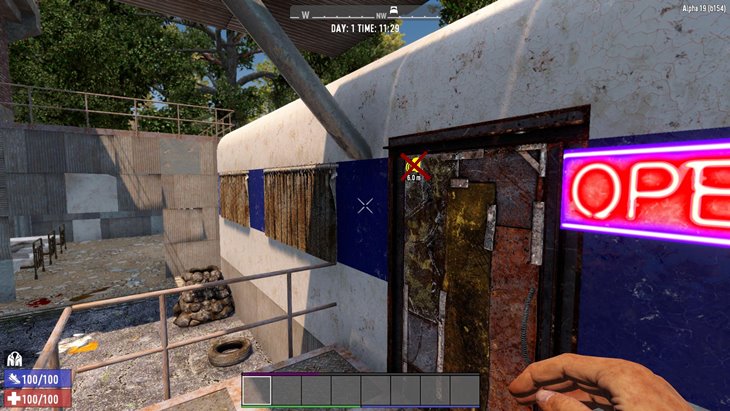This screenshot has height=411, width=730.
Task: Select the crossed-out waypoint marker showing 6.0 m
Action: [414, 164]
